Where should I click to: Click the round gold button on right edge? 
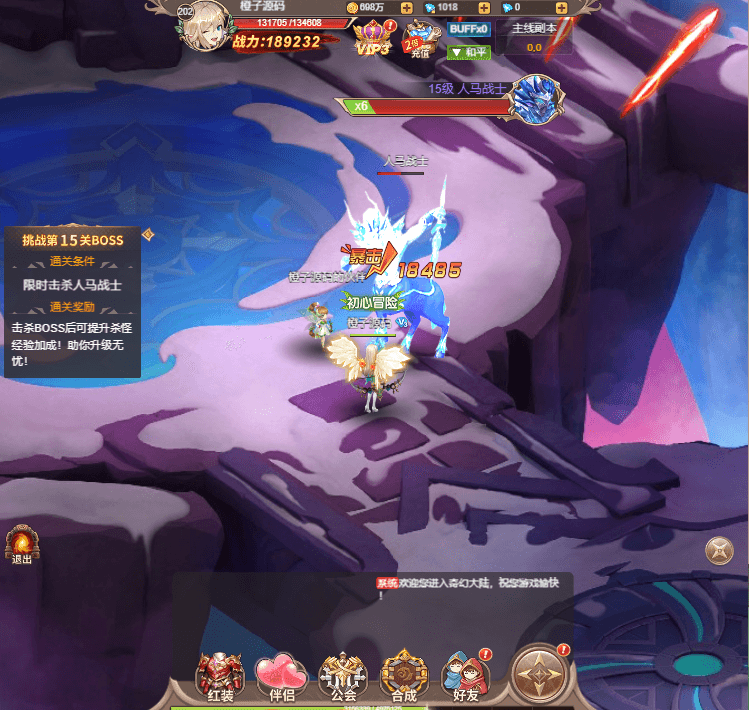coord(719,550)
